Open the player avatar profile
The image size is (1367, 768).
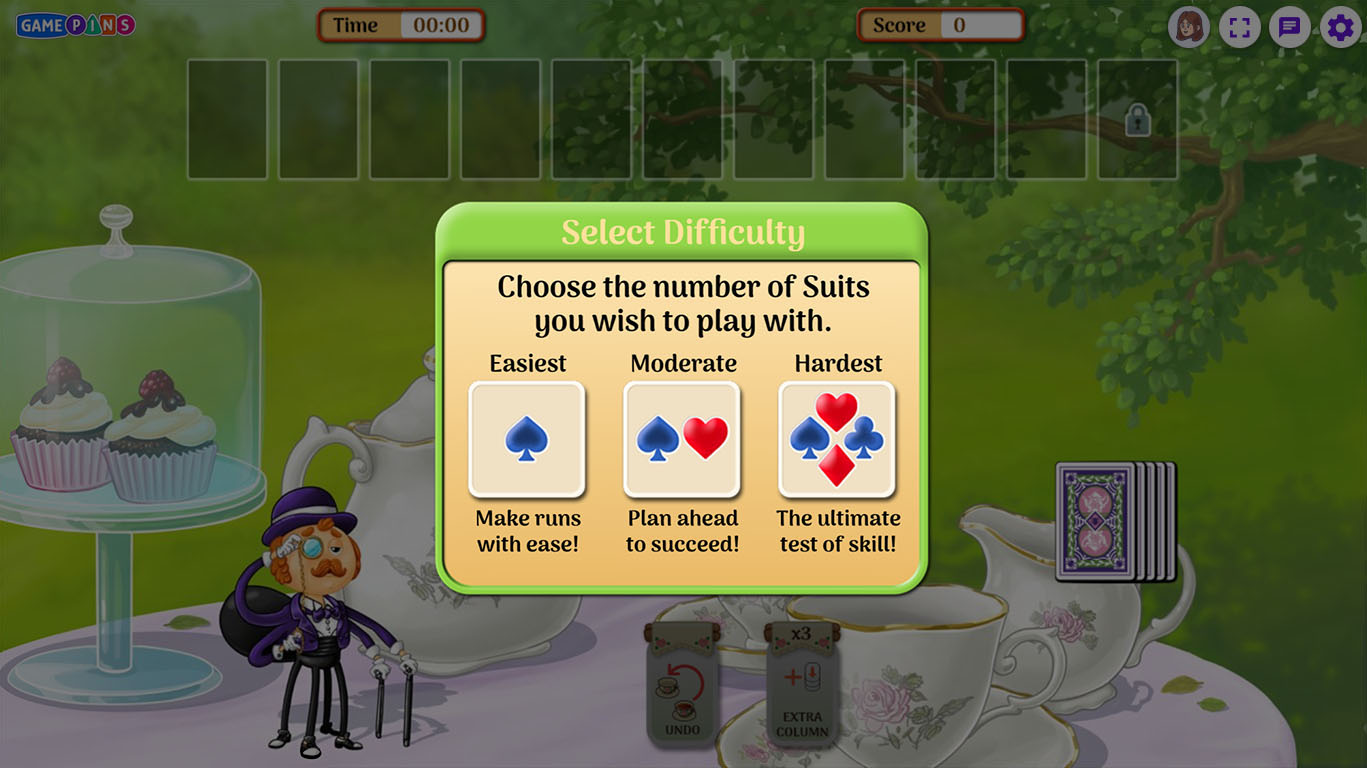[x=1188, y=27]
